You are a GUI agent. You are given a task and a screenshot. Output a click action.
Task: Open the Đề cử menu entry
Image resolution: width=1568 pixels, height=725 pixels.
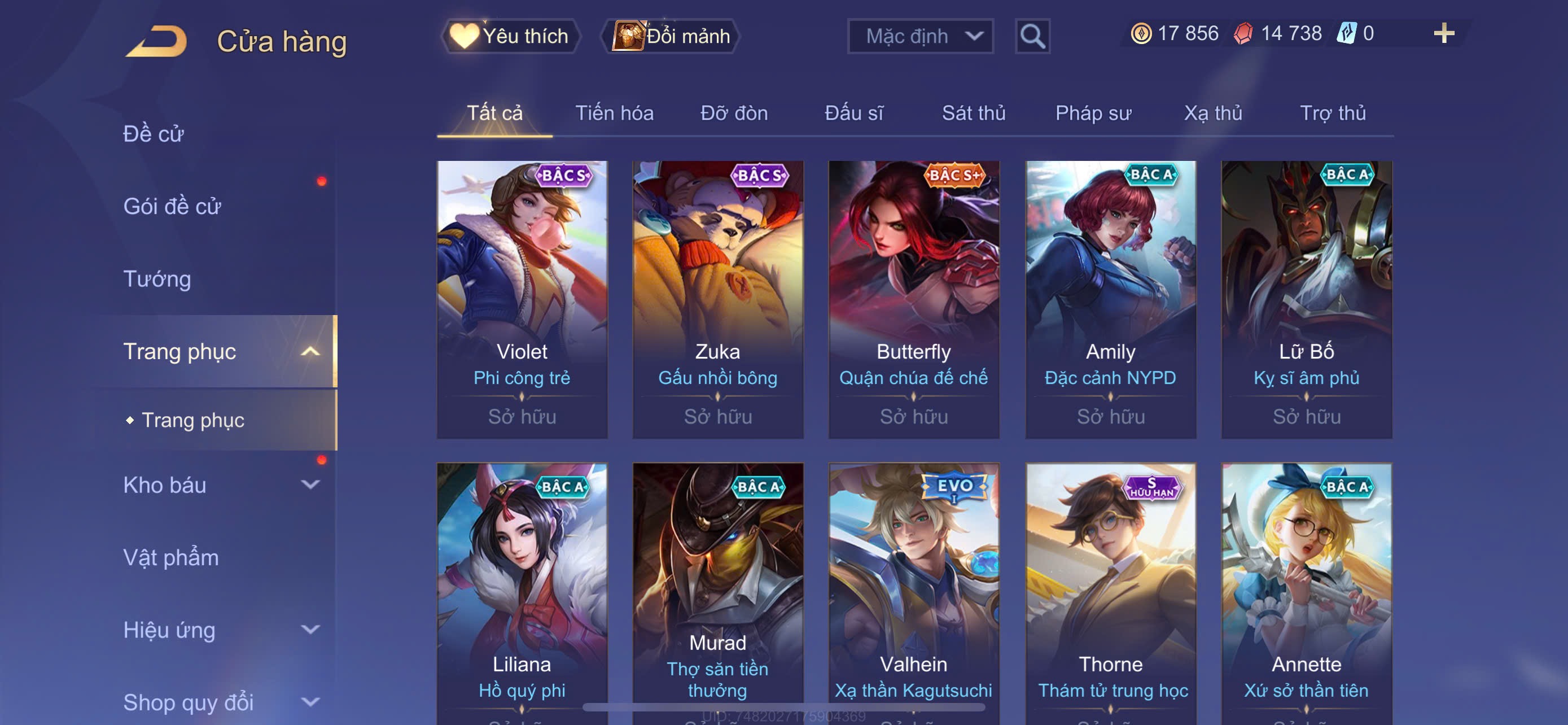[154, 134]
